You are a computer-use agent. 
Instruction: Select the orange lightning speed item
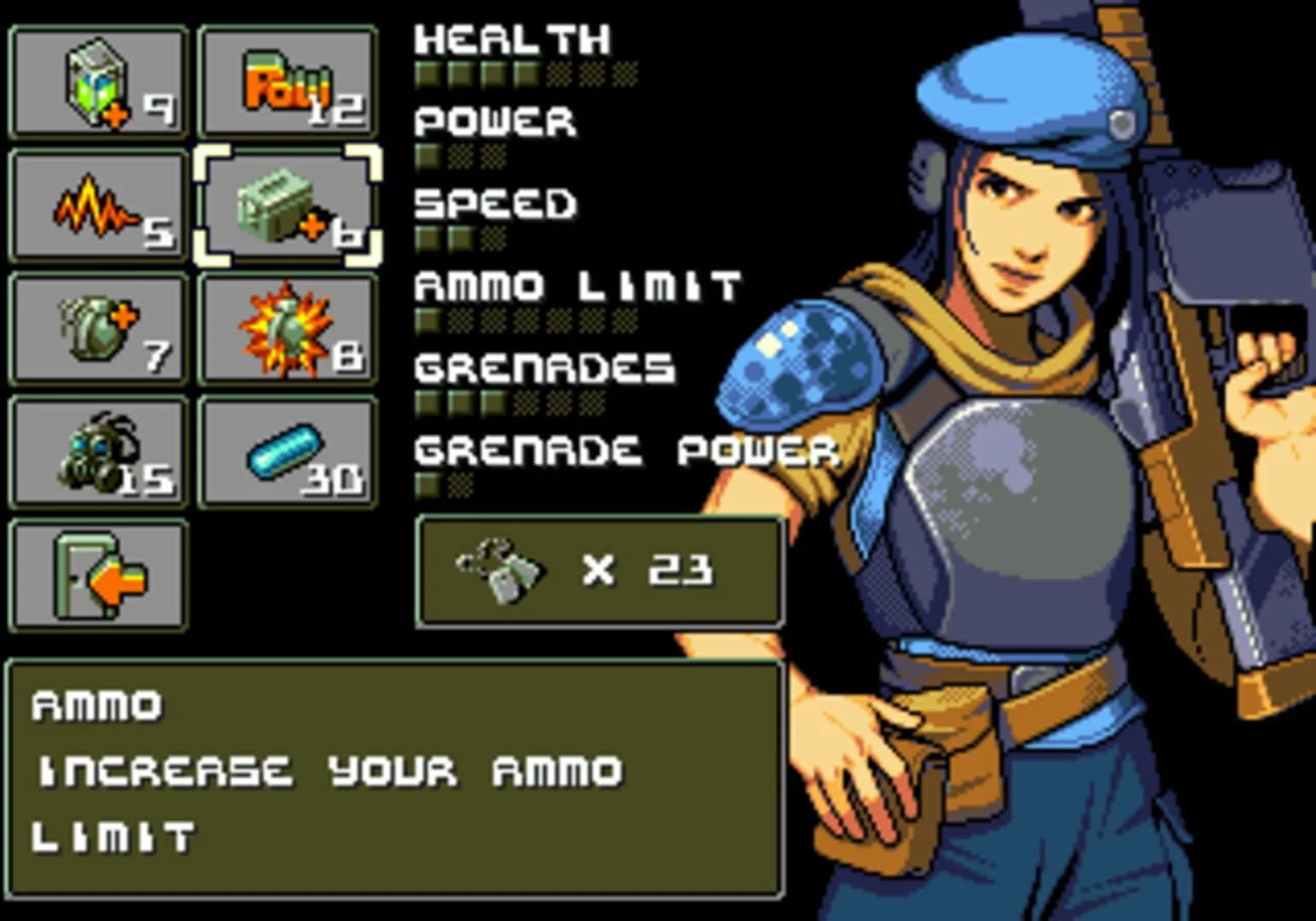point(96,205)
